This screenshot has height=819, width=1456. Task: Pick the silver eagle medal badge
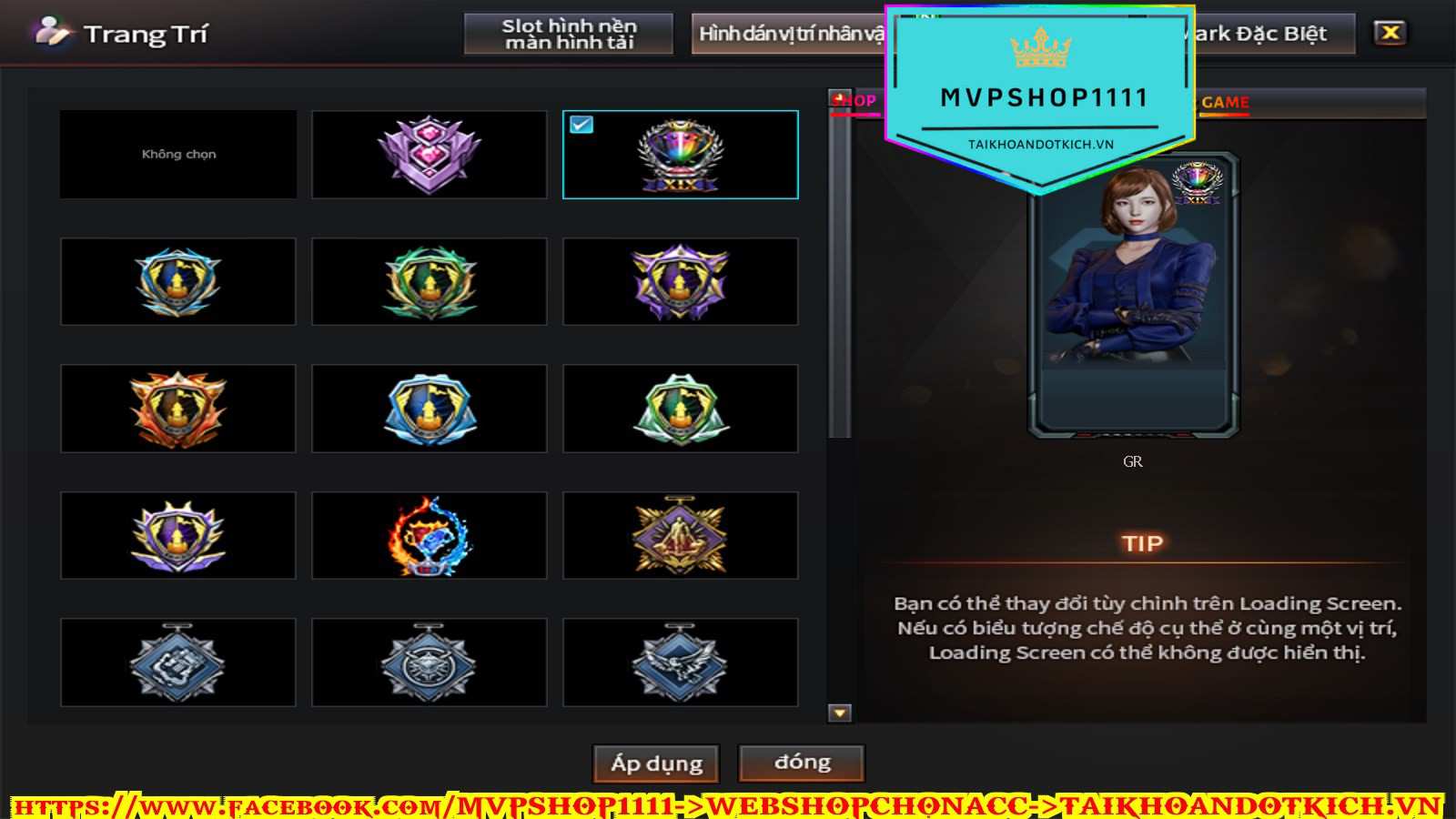click(x=681, y=662)
